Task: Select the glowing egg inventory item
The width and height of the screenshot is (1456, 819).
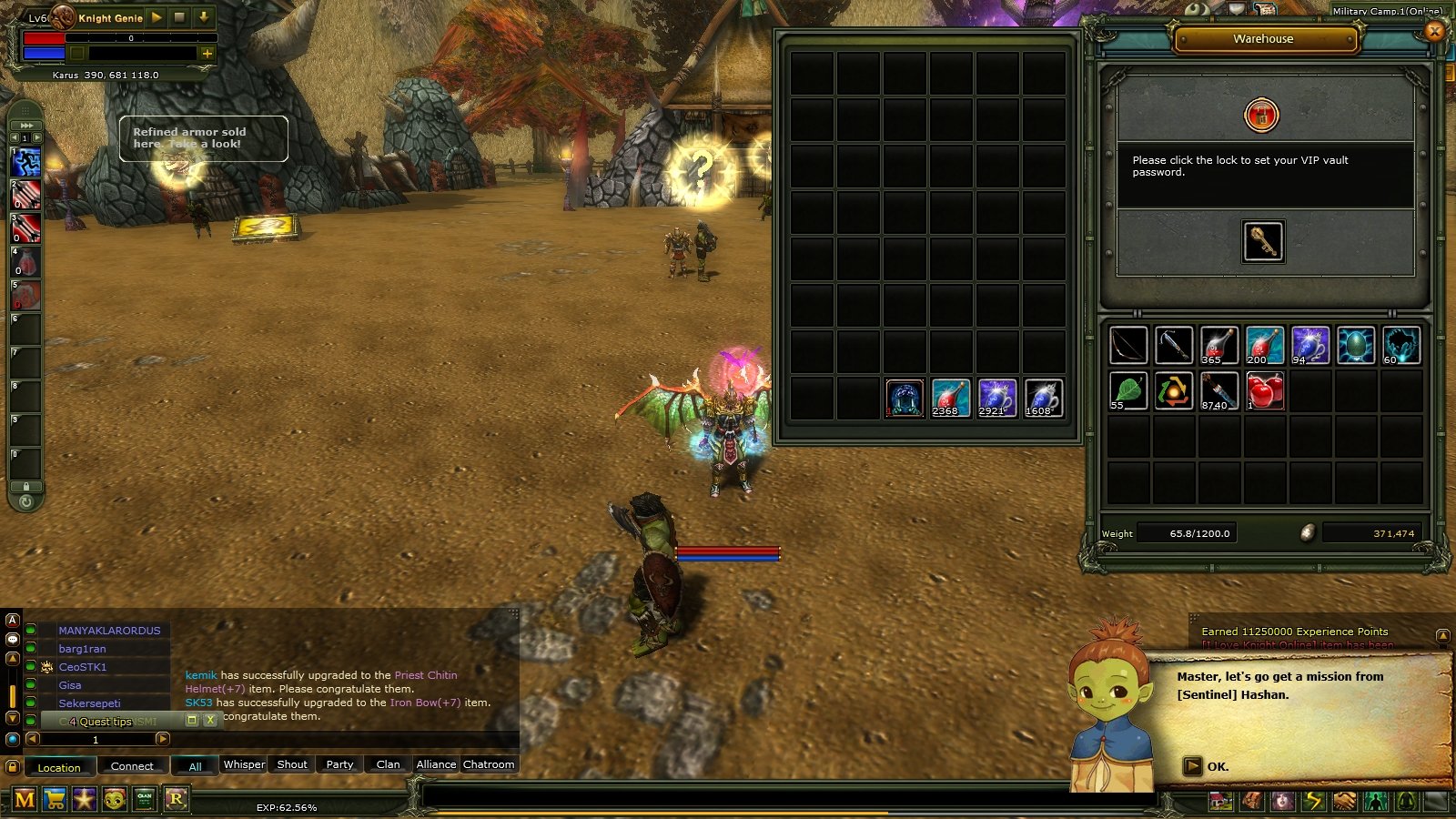Action: 1356,346
